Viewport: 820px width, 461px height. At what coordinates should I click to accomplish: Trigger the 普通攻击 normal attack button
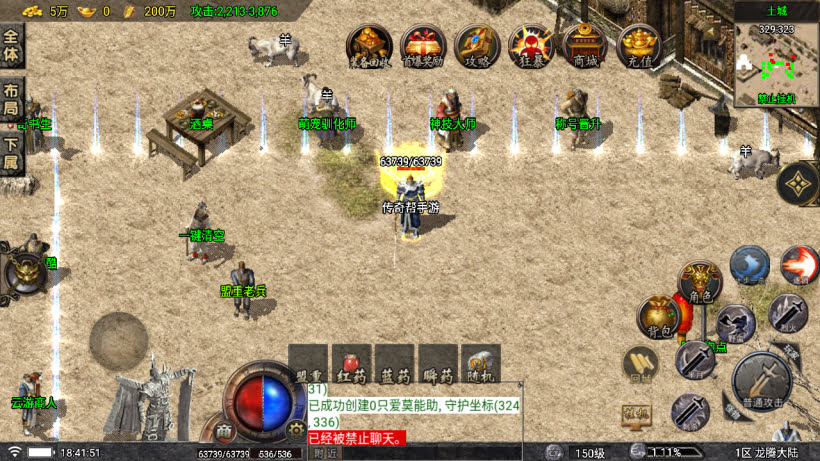coord(763,380)
